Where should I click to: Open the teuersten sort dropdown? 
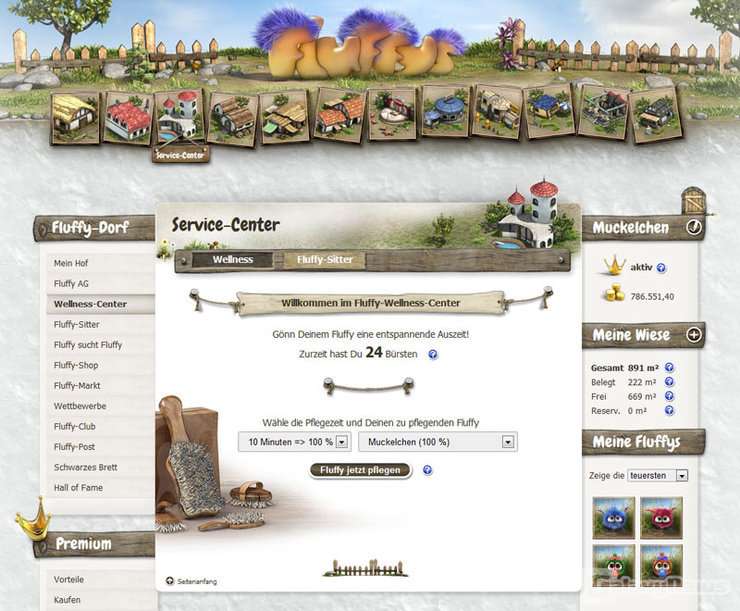click(658, 476)
